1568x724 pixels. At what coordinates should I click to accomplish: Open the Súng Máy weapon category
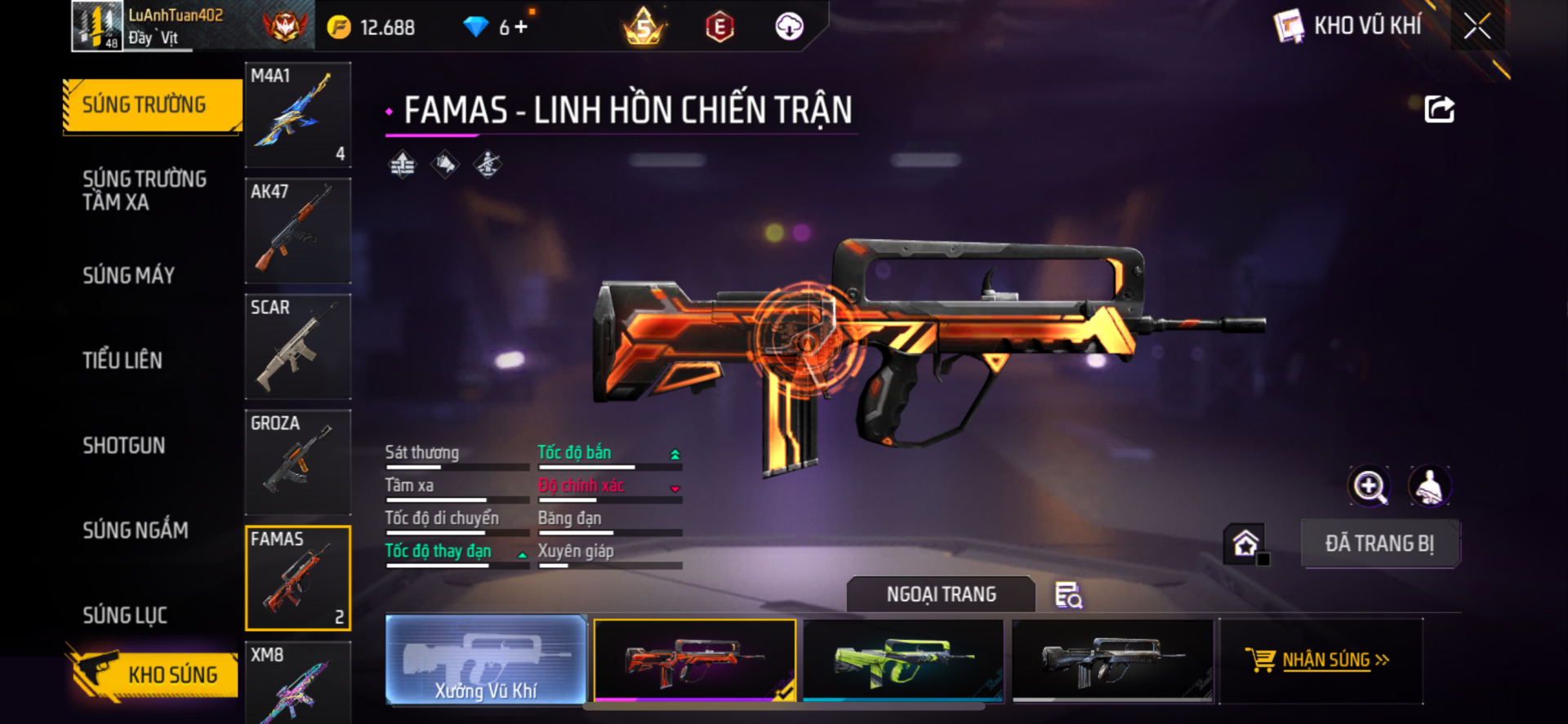pos(128,276)
